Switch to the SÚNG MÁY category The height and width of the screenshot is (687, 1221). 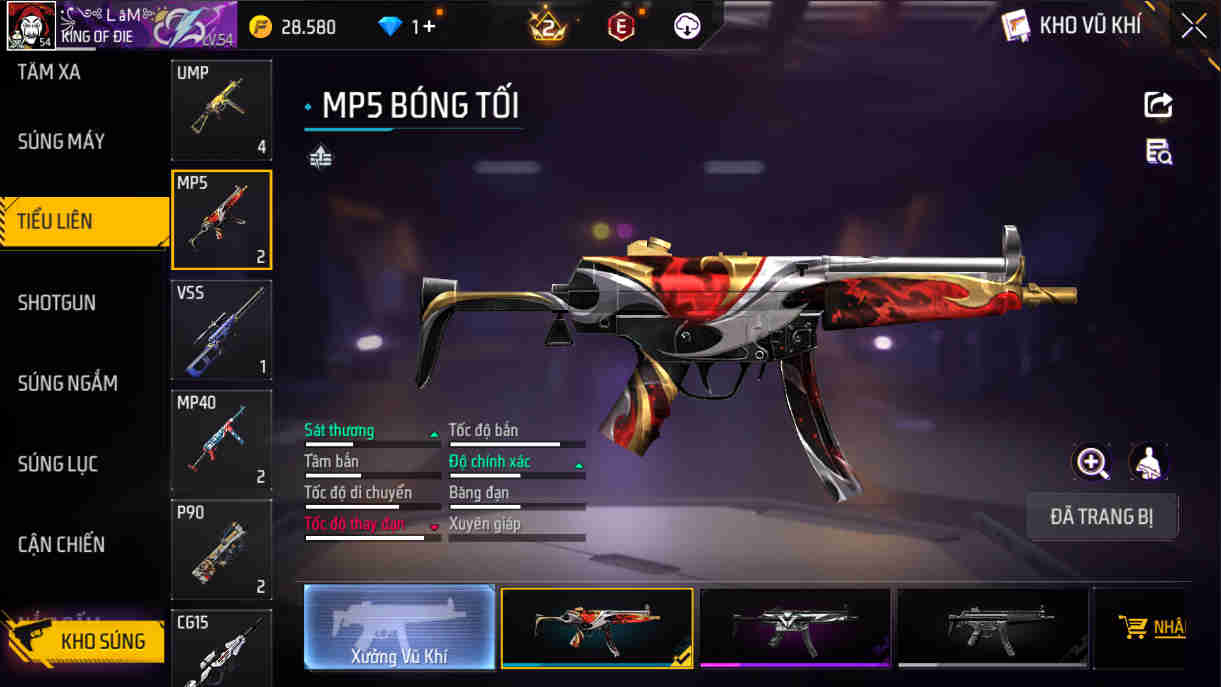[x=61, y=142]
